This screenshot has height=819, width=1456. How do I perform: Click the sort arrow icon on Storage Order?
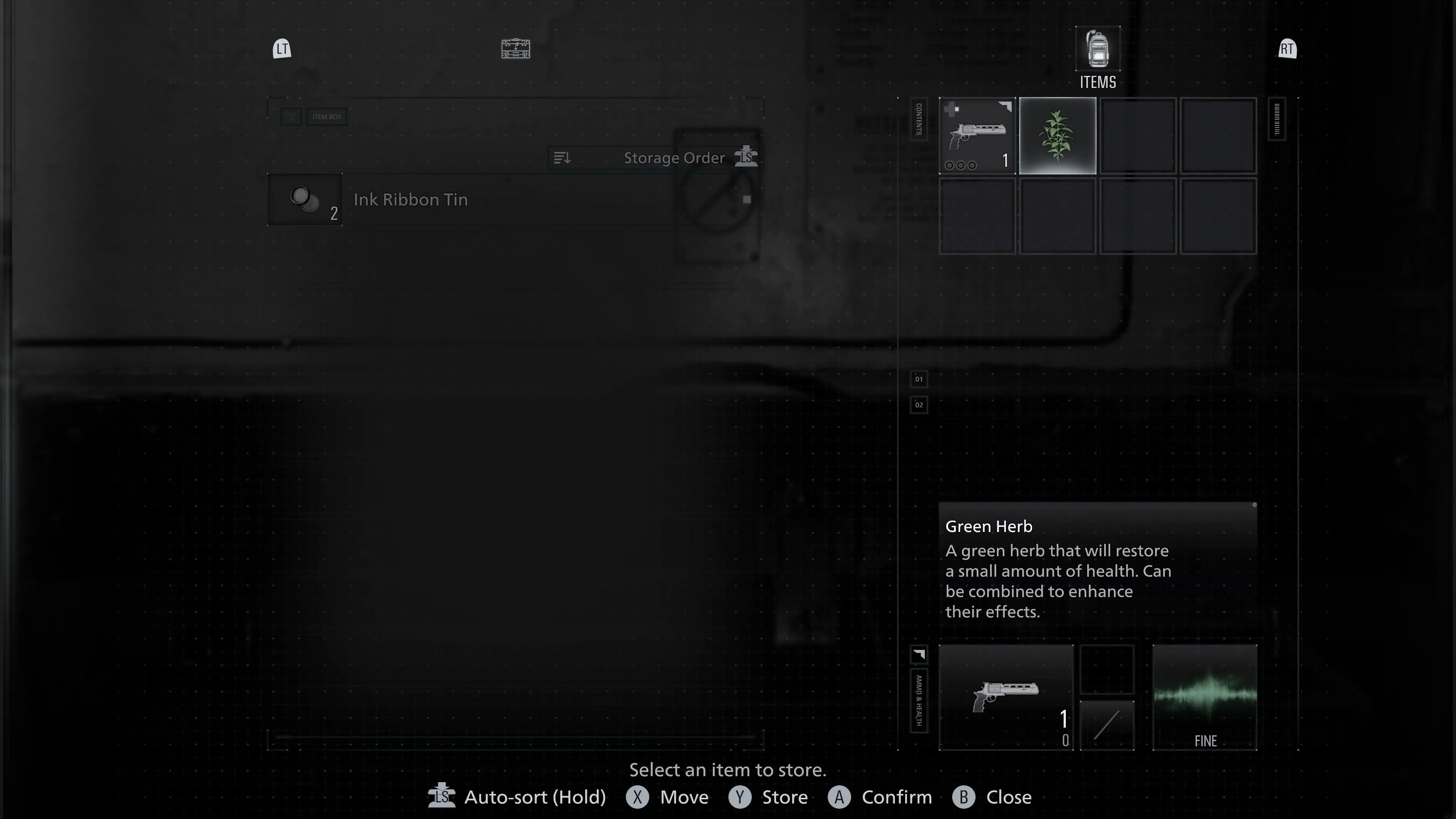562,158
